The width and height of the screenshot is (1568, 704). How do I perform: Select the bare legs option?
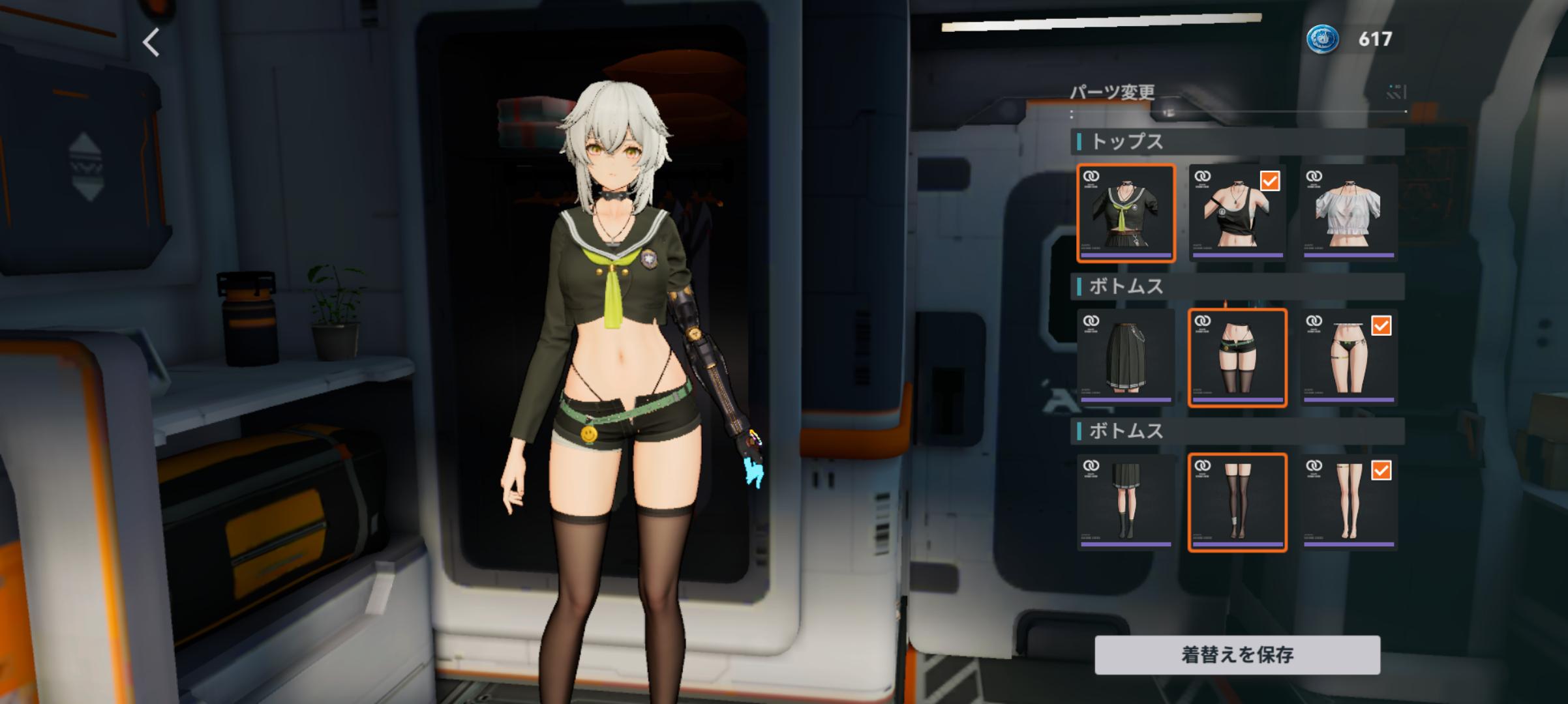pos(1349,503)
